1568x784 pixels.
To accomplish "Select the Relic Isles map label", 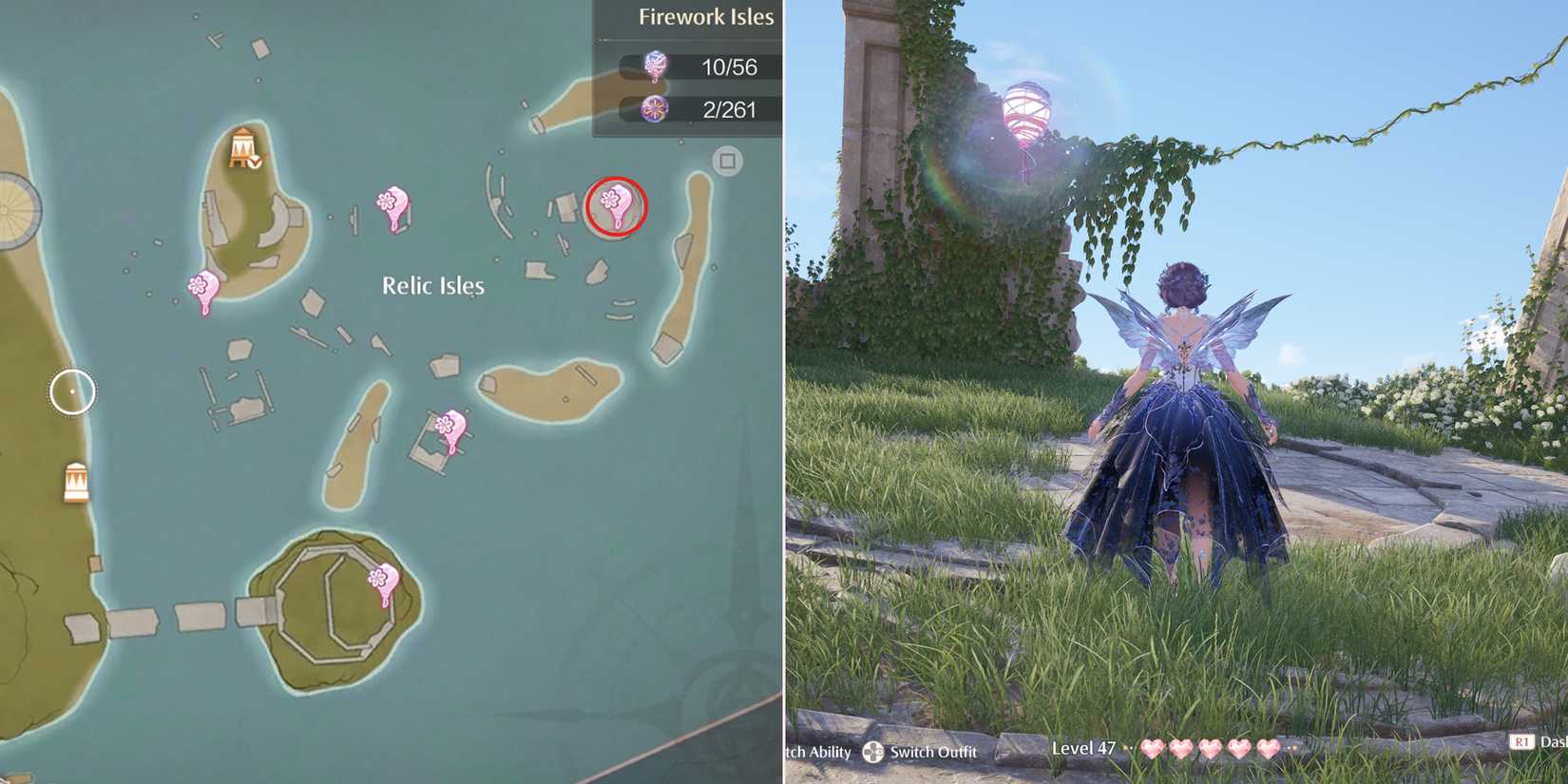I will pyautogui.click(x=432, y=285).
